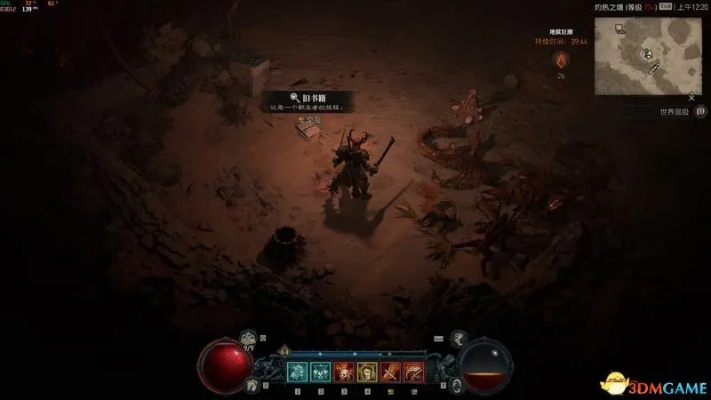Activate the first teal skill icon
The image size is (711, 400).
click(x=297, y=372)
